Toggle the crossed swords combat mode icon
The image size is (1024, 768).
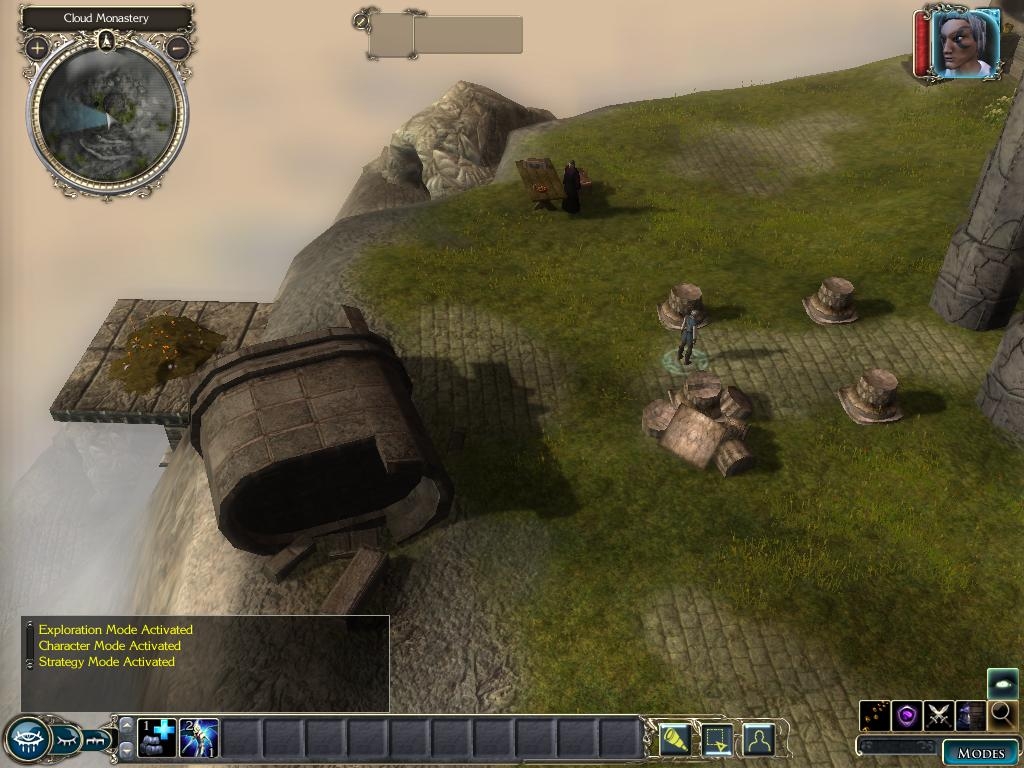(x=939, y=715)
